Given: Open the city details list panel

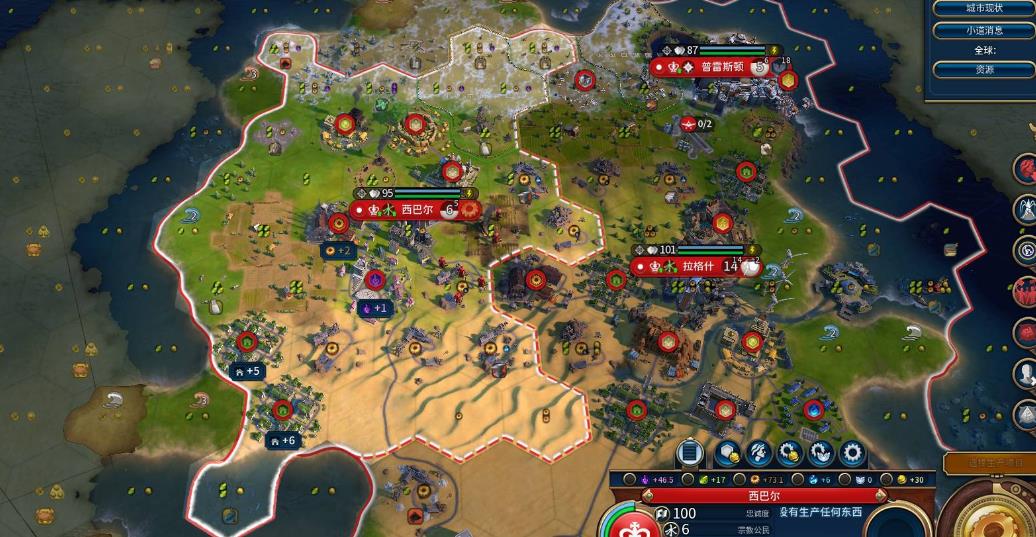Looking at the screenshot, I should coord(690,453).
